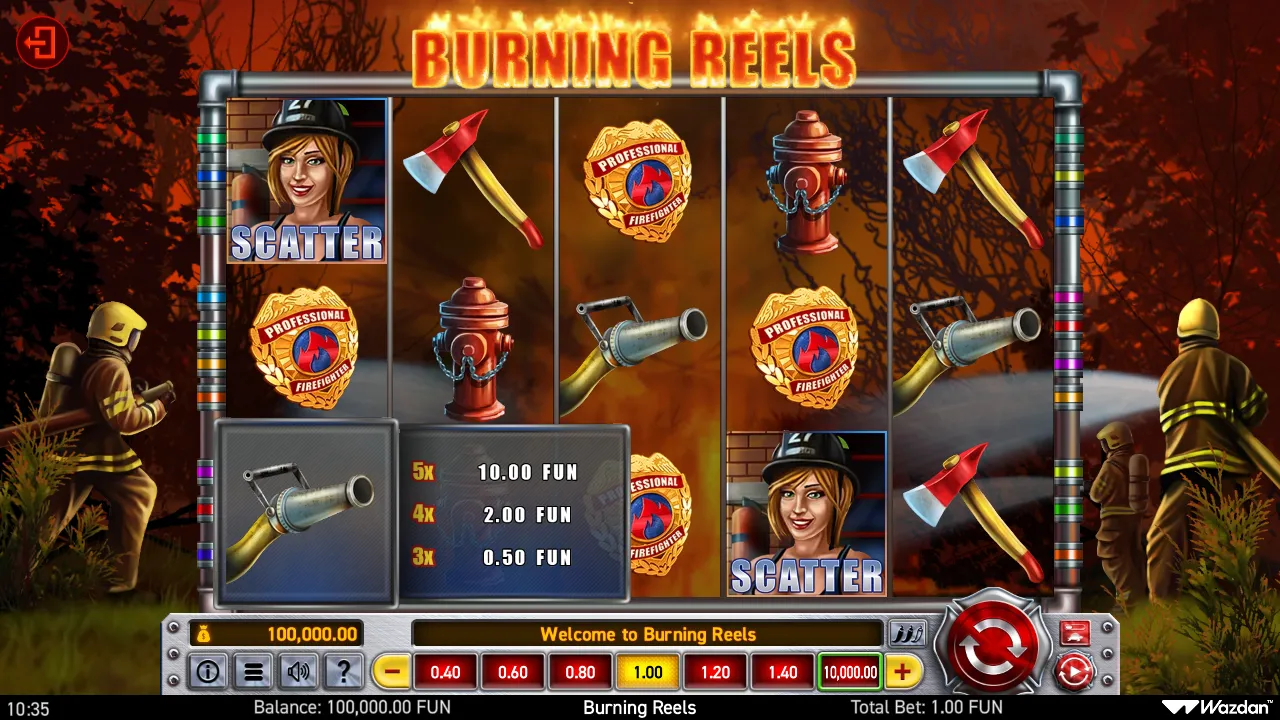Mute game audio via the speaker icon
Image resolution: width=1280 pixels, height=720 pixels.
(x=298, y=671)
